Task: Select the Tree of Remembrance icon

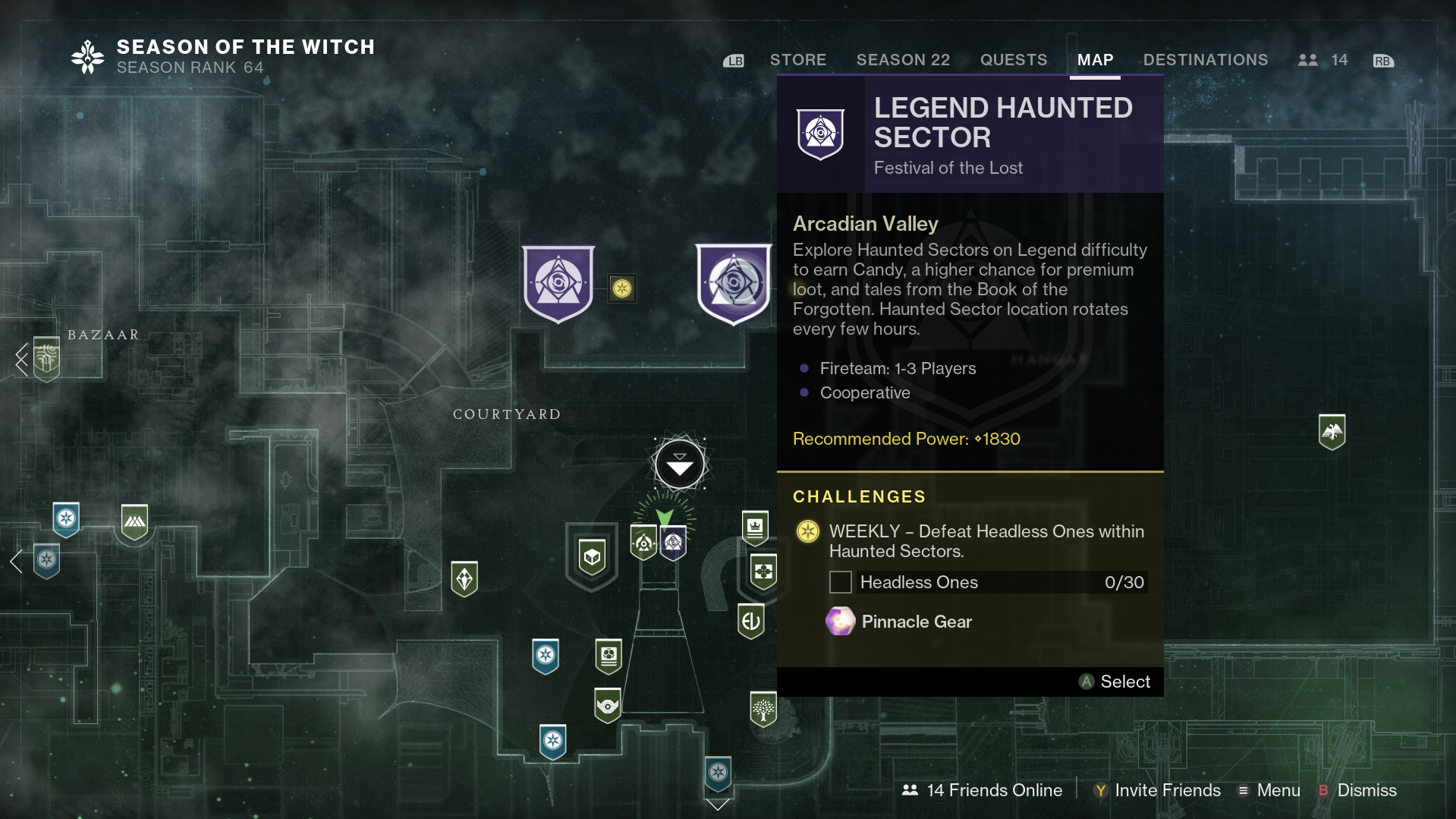Action: (763, 708)
